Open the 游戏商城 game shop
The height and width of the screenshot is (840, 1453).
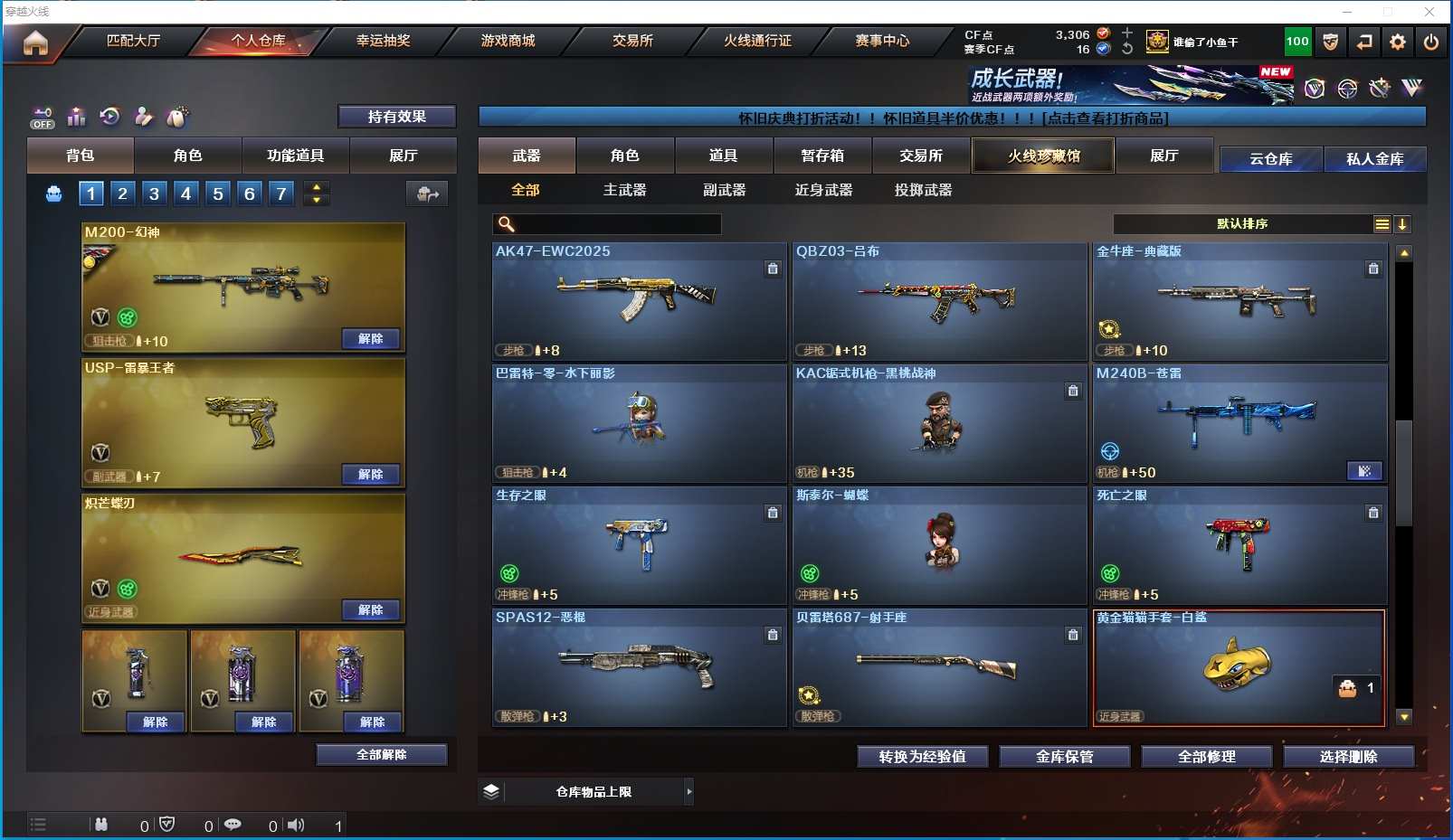[508, 41]
